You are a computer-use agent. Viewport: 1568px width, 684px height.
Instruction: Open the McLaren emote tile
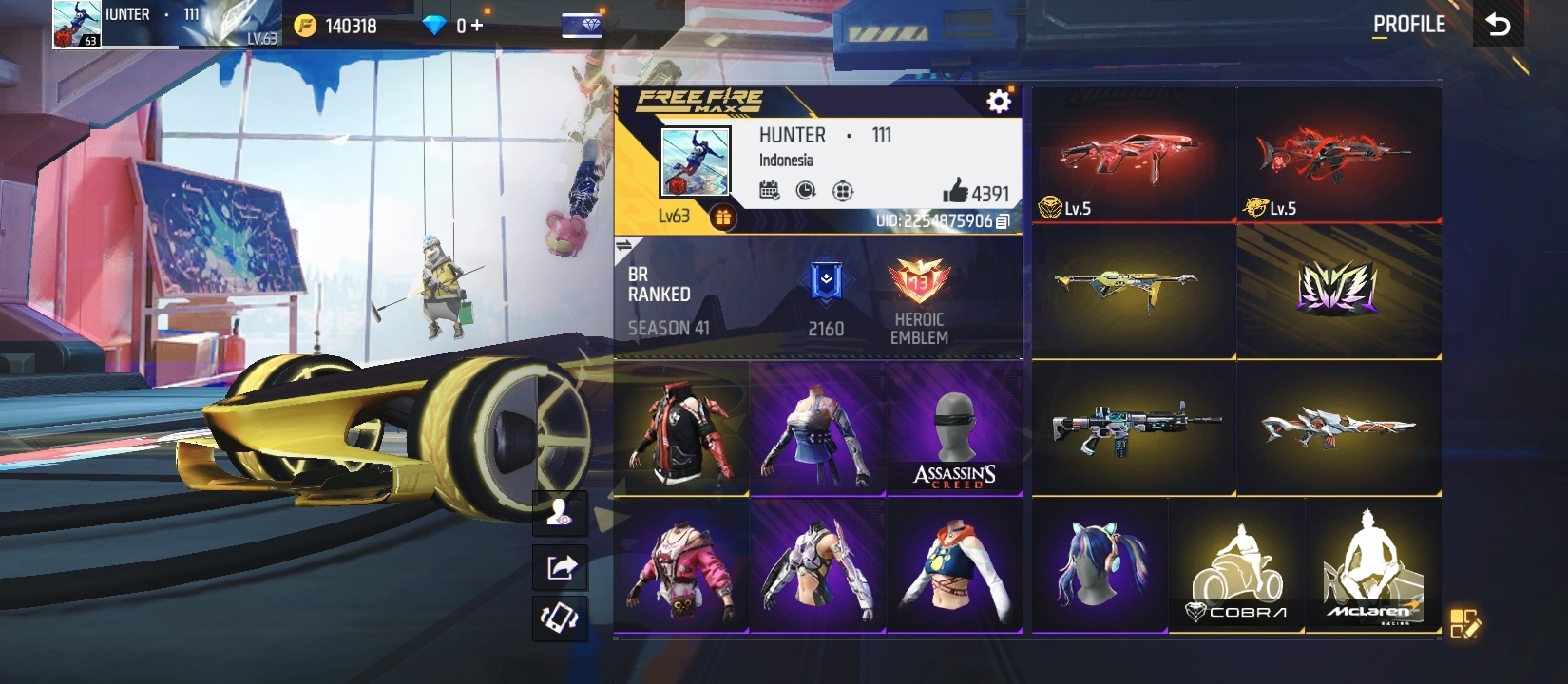tap(1372, 565)
